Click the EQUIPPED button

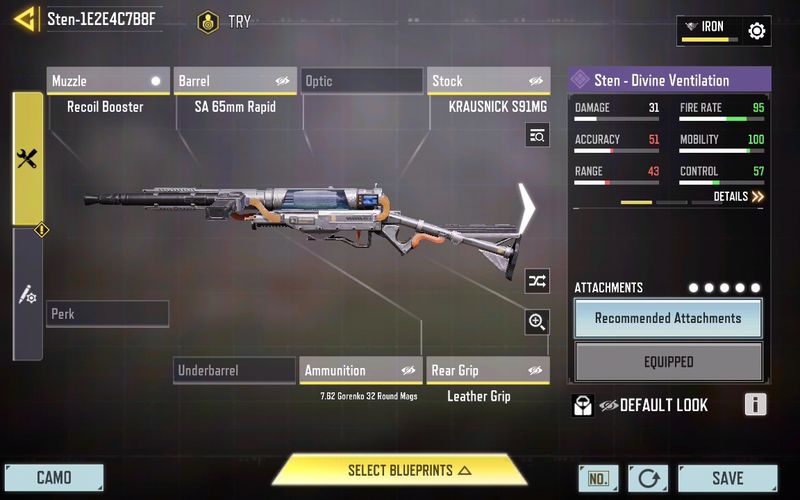(668, 362)
